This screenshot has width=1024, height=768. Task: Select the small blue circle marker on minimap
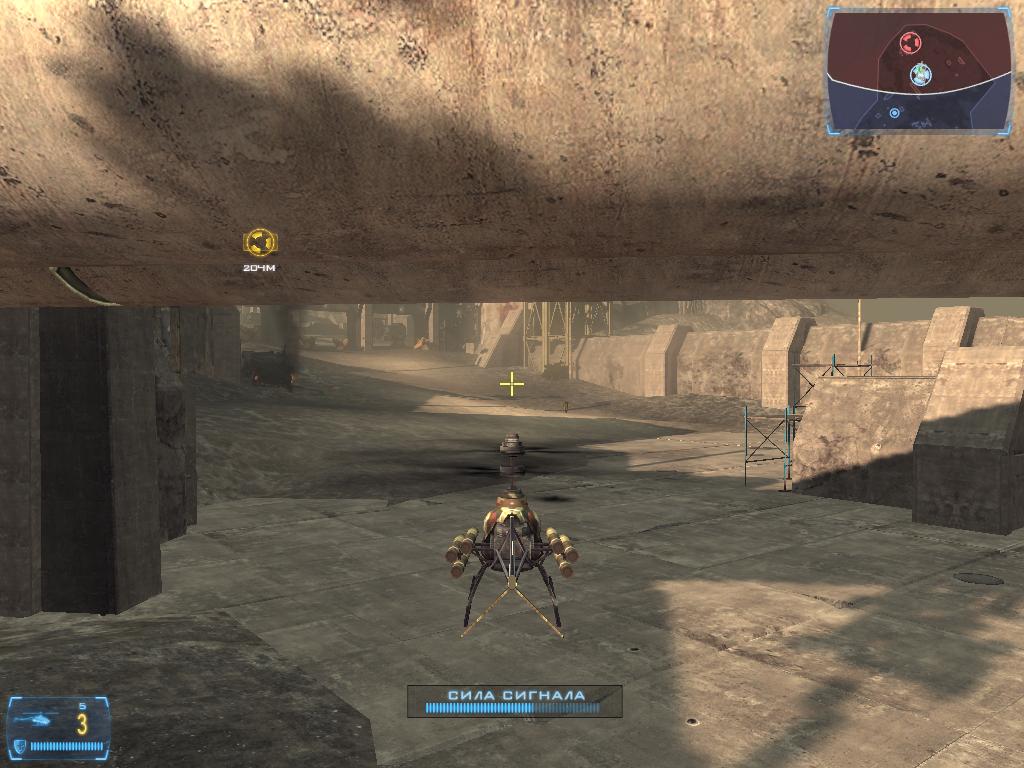click(894, 113)
